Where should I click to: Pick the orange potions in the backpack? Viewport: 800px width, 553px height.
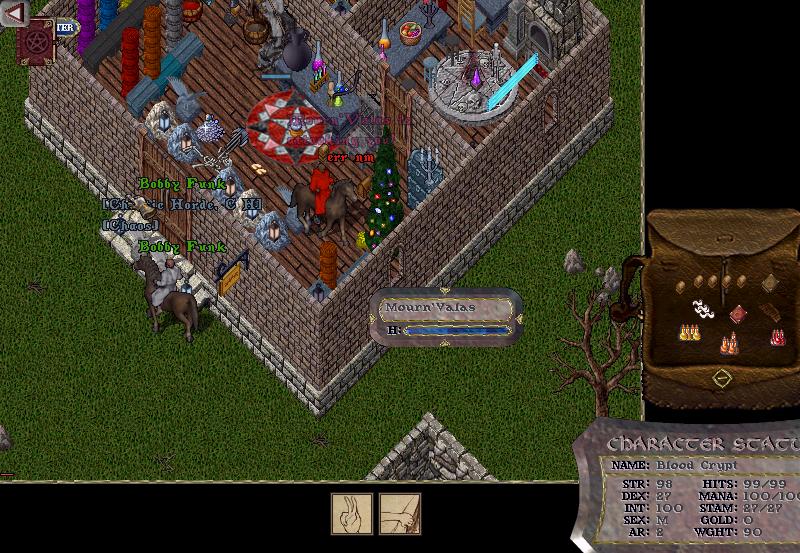point(729,345)
